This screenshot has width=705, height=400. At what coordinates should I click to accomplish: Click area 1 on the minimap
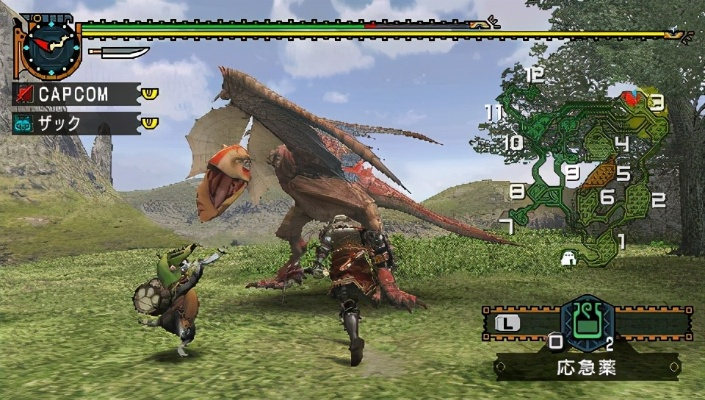621,240
